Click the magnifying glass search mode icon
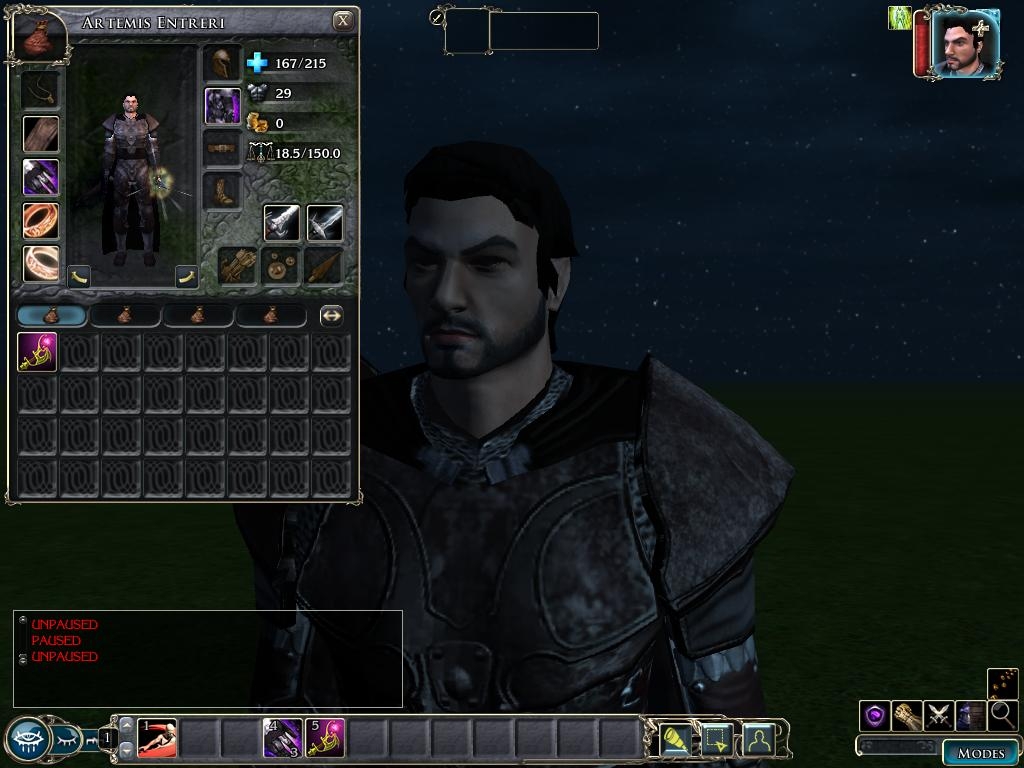The height and width of the screenshot is (768, 1024). pyautogui.click(x=1002, y=715)
